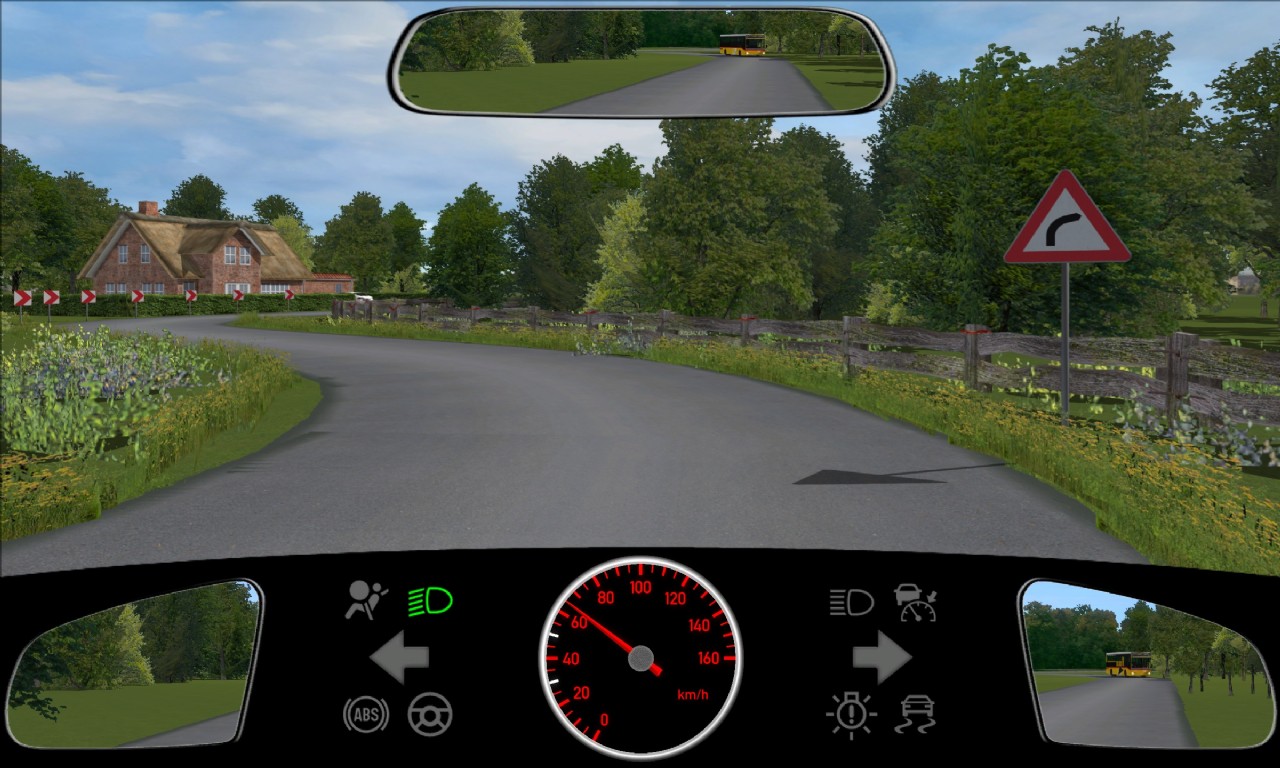The height and width of the screenshot is (768, 1280).
Task: Look into the right side mirror
Action: (x=1146, y=663)
